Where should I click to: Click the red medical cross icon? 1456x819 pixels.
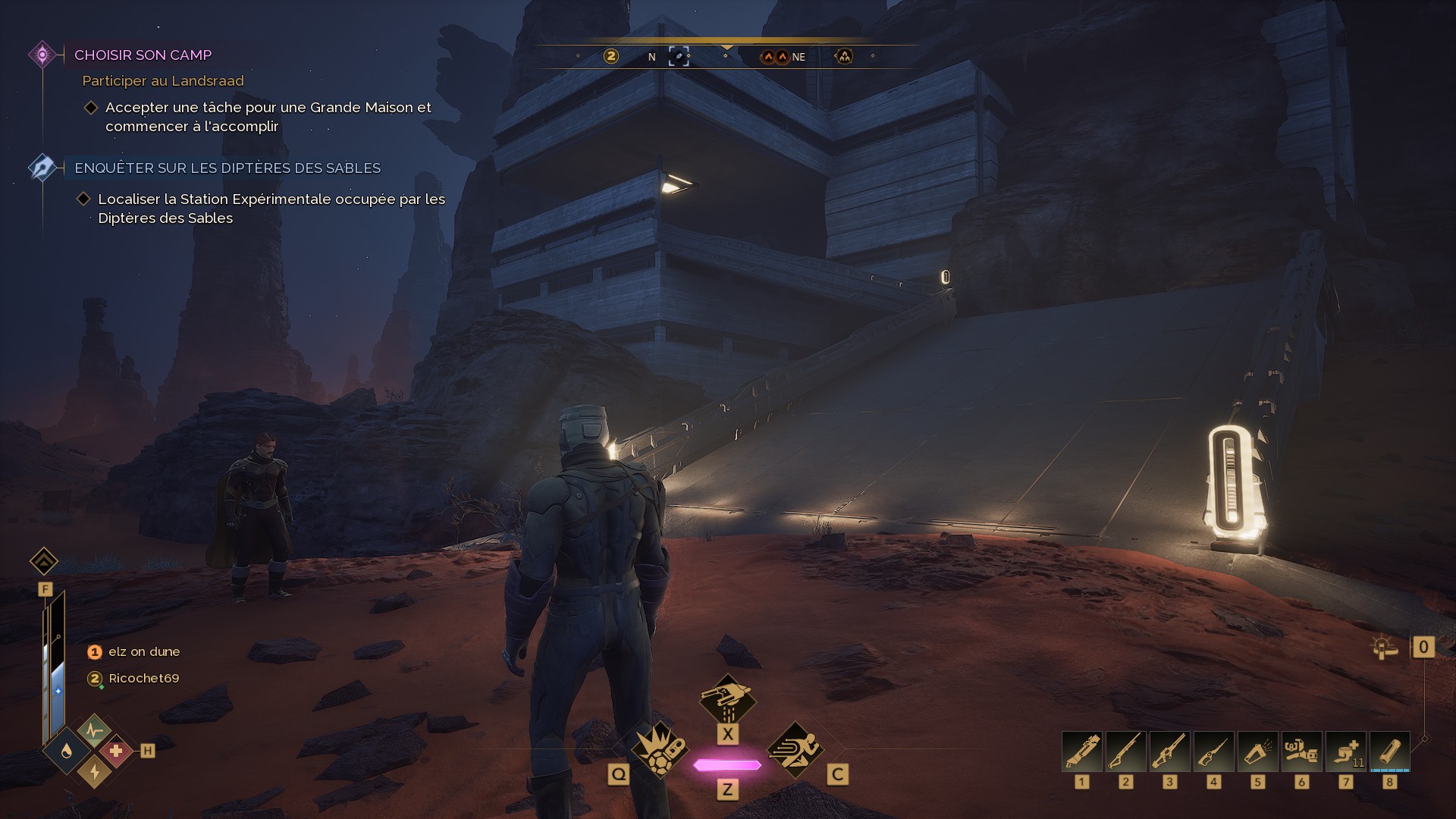(115, 751)
